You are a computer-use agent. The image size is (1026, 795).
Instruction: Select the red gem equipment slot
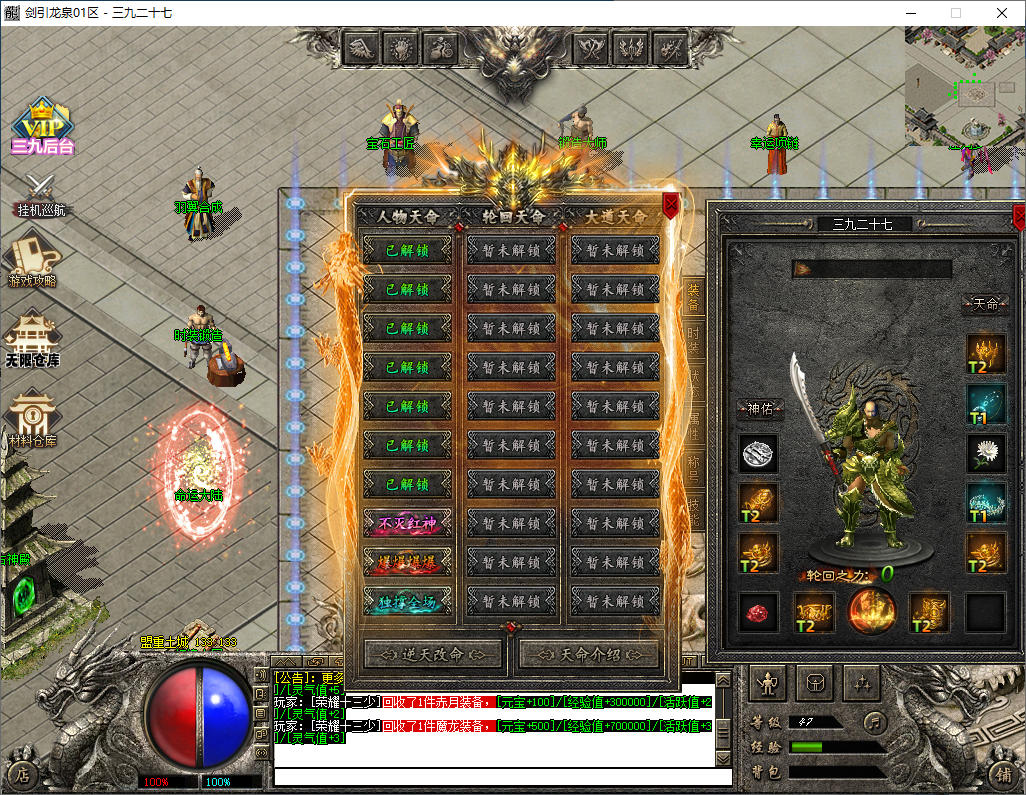pos(758,612)
